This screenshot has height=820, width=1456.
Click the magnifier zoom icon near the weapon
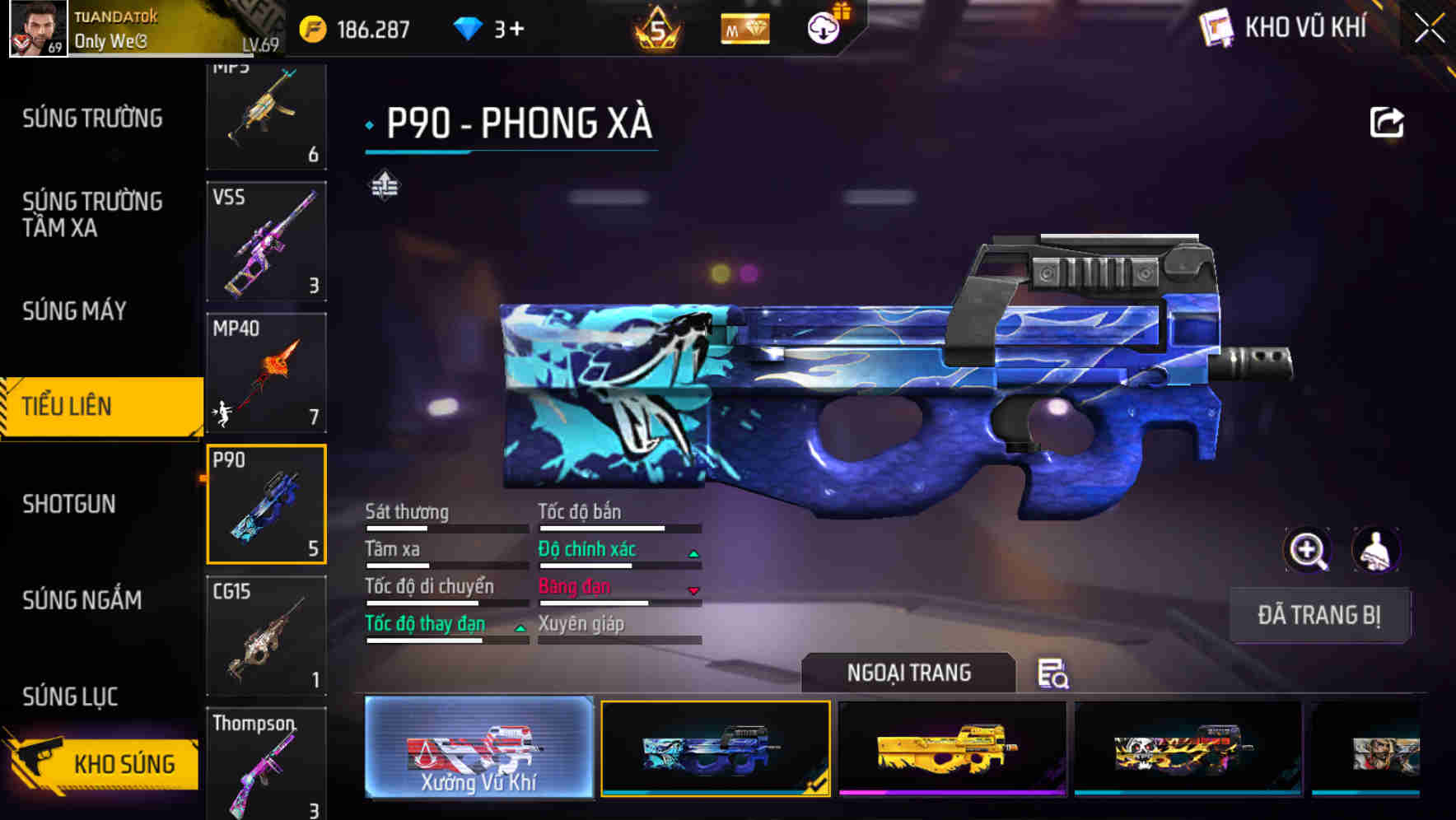click(1309, 550)
